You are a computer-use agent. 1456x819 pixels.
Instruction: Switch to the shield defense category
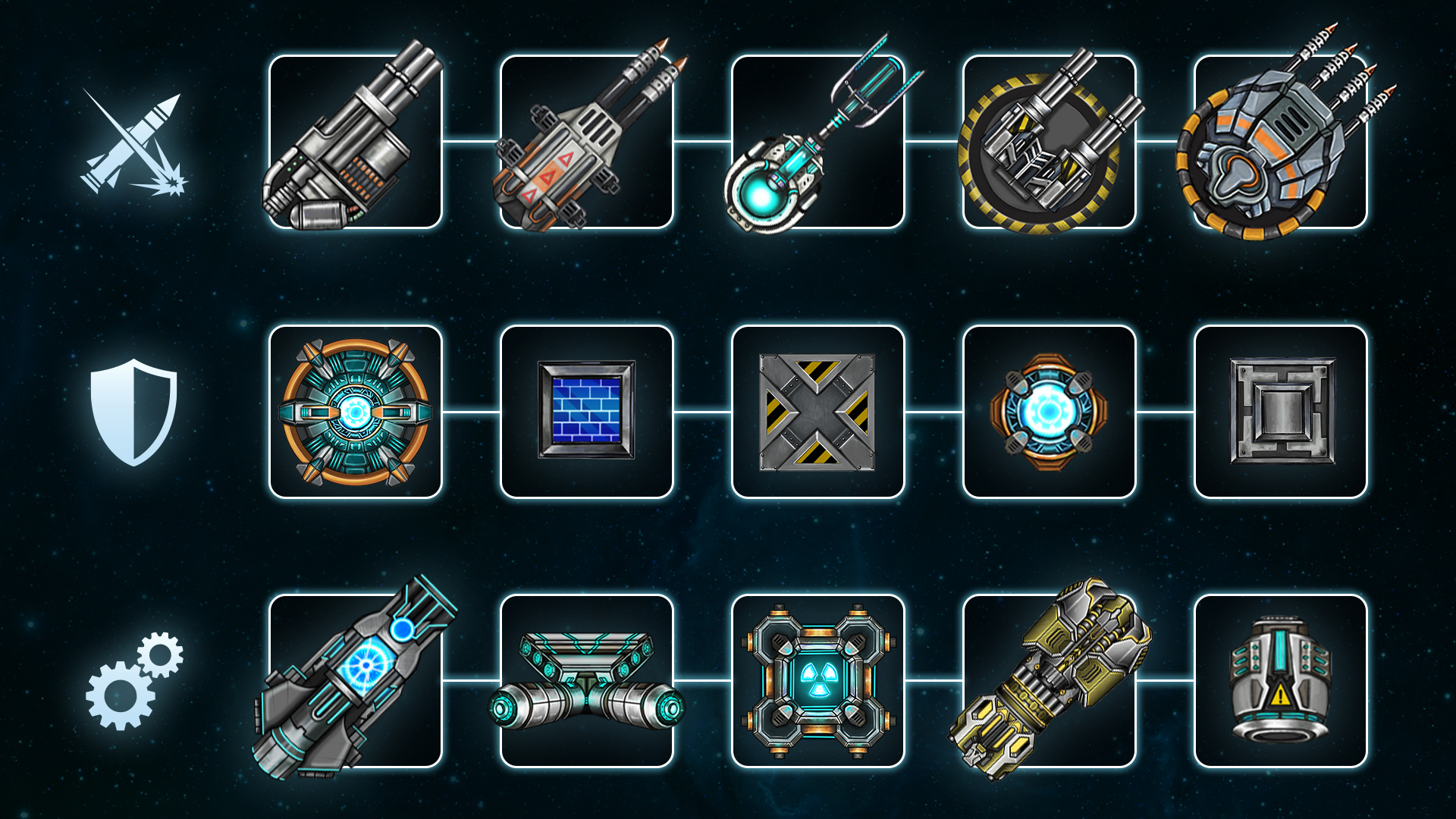133,412
